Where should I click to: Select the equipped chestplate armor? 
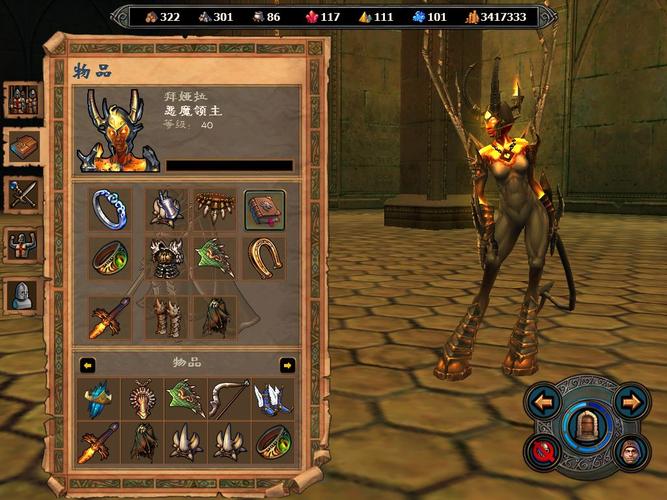[x=162, y=260]
